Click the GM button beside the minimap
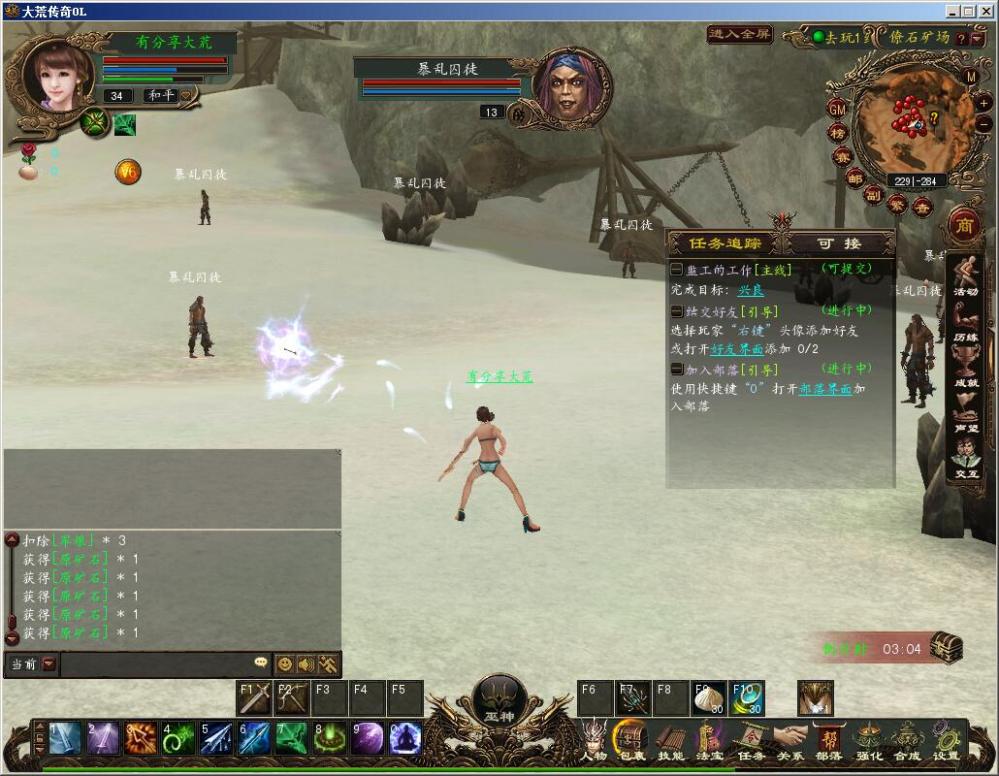The height and width of the screenshot is (776, 999). [837, 108]
